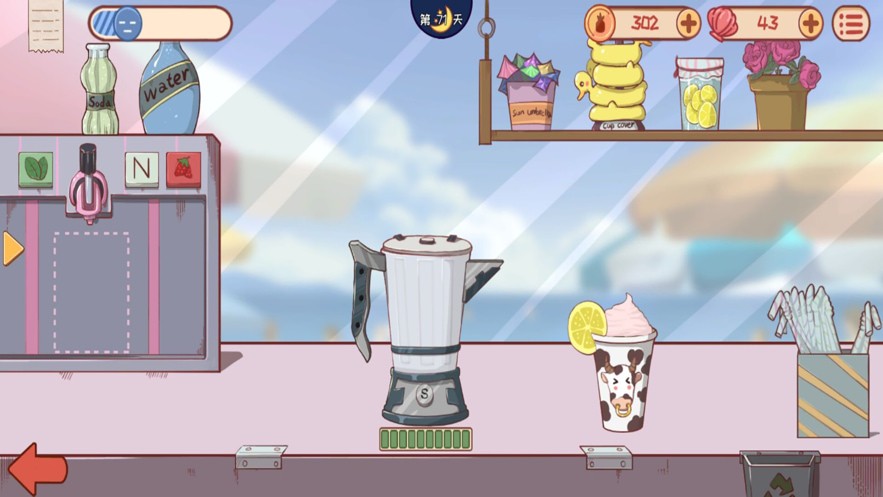Select the sun umbrellas box
This screenshot has height=497, width=883.
click(x=529, y=93)
